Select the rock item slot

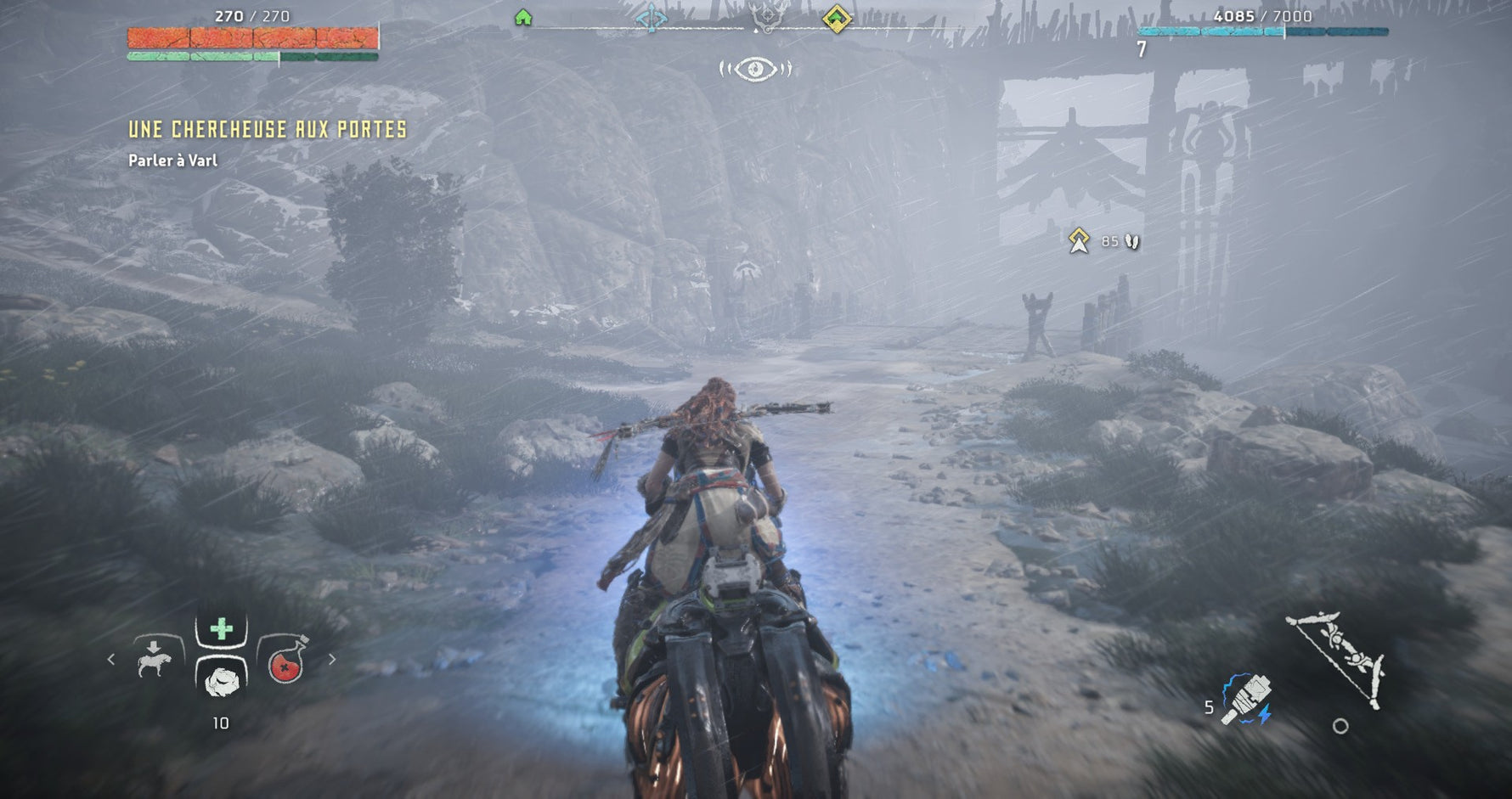221,678
